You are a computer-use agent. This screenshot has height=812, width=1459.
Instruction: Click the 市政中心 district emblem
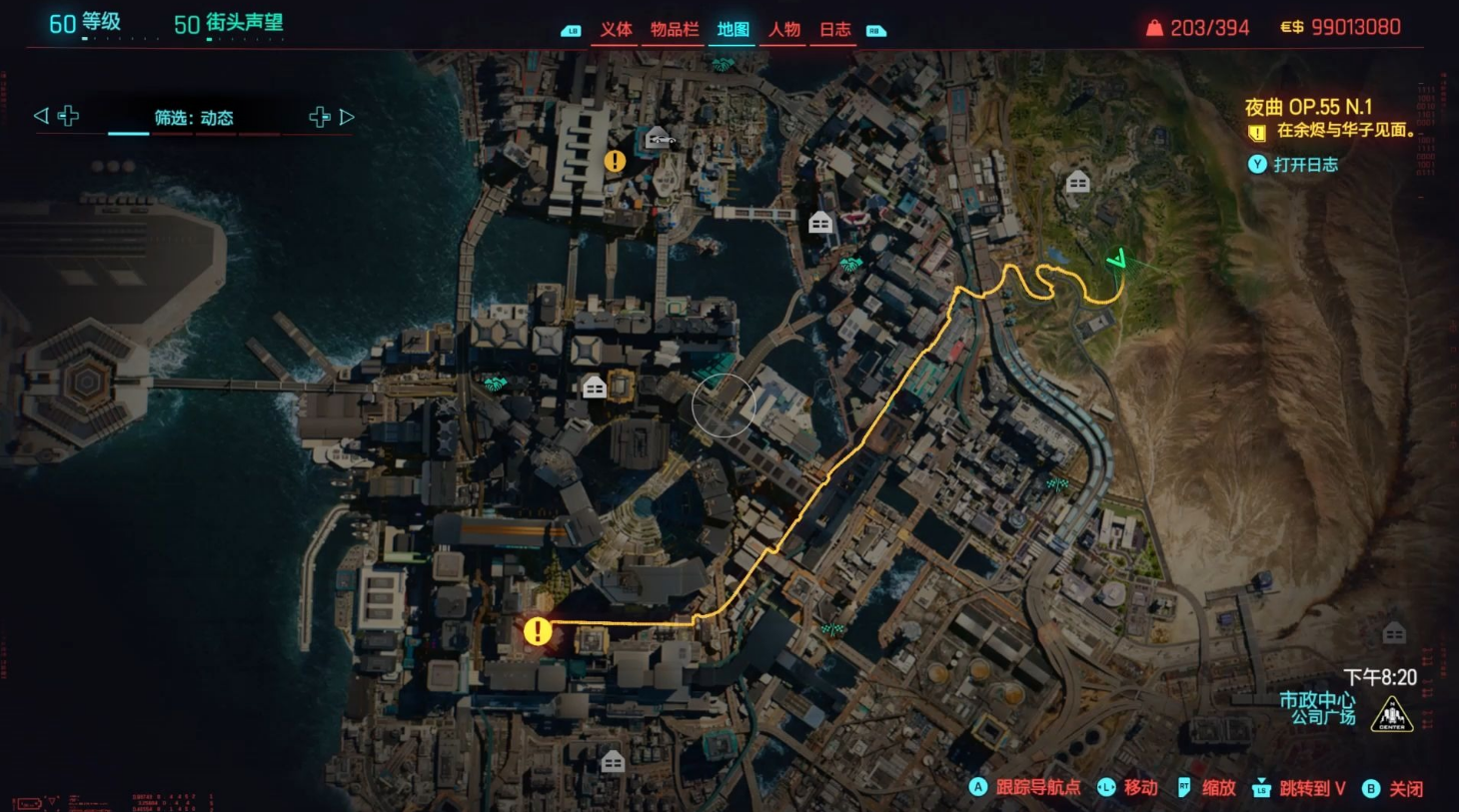1391,713
